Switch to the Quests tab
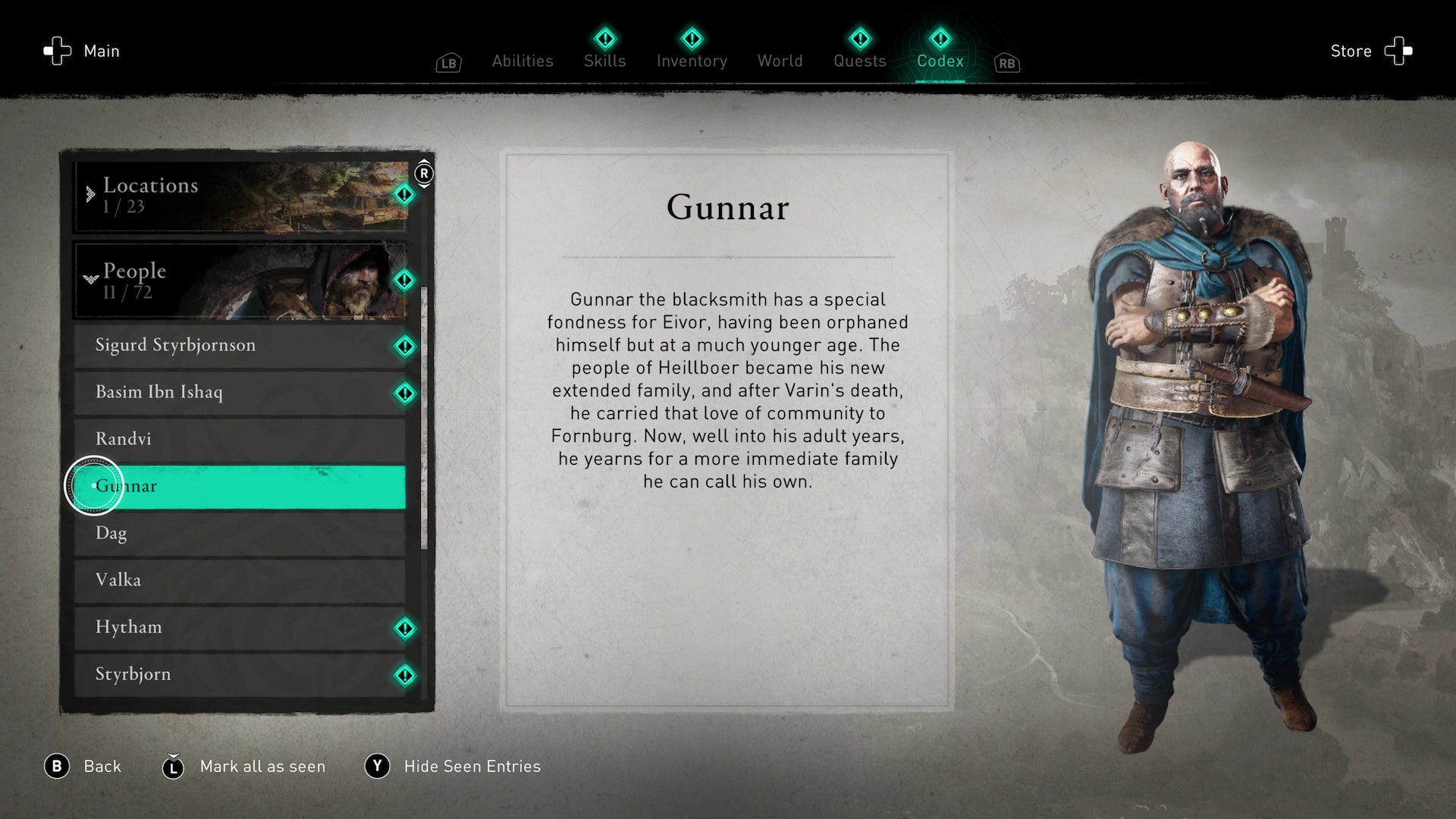 tap(859, 61)
